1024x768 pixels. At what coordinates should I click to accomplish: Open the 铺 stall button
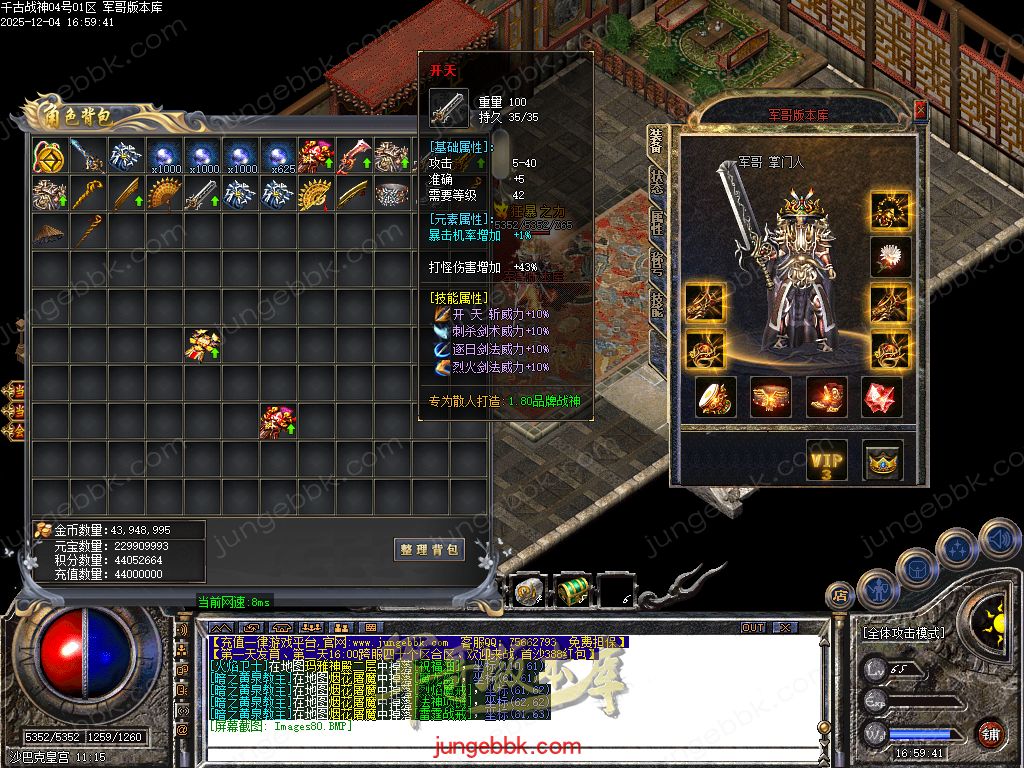(990, 733)
